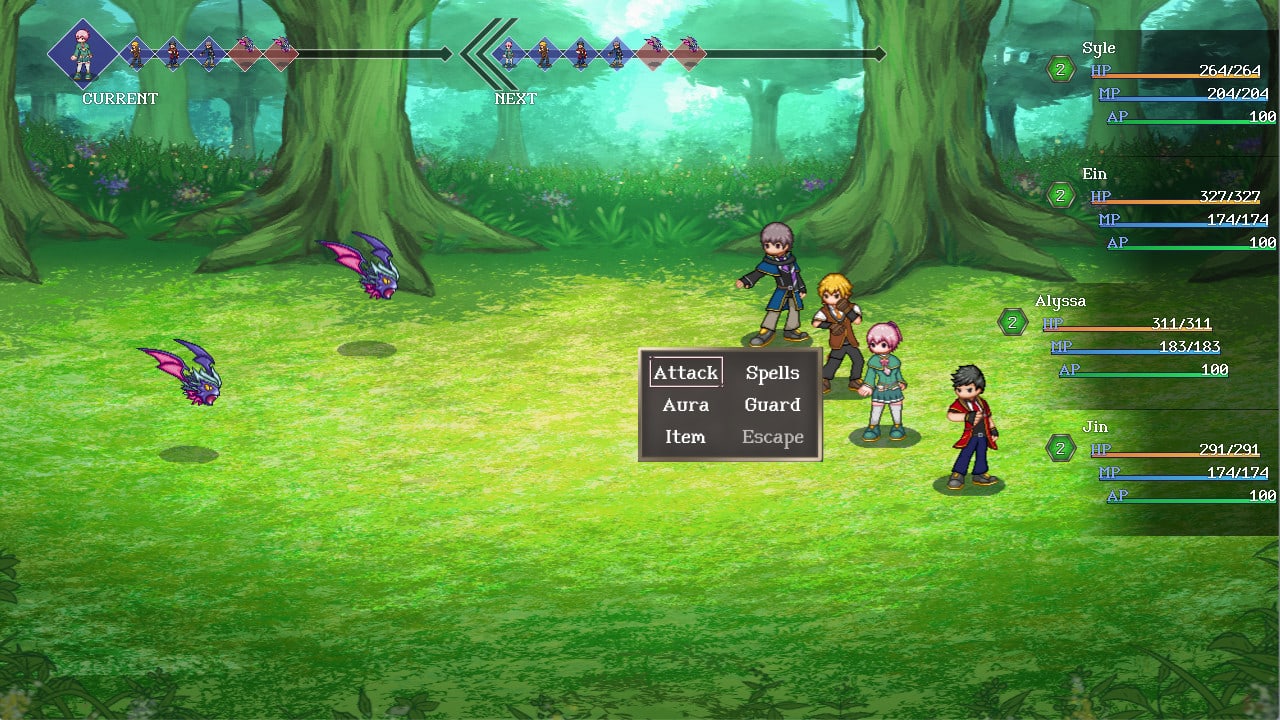Image resolution: width=1280 pixels, height=720 pixels.
Task: Open the Item menu
Action: (x=686, y=437)
